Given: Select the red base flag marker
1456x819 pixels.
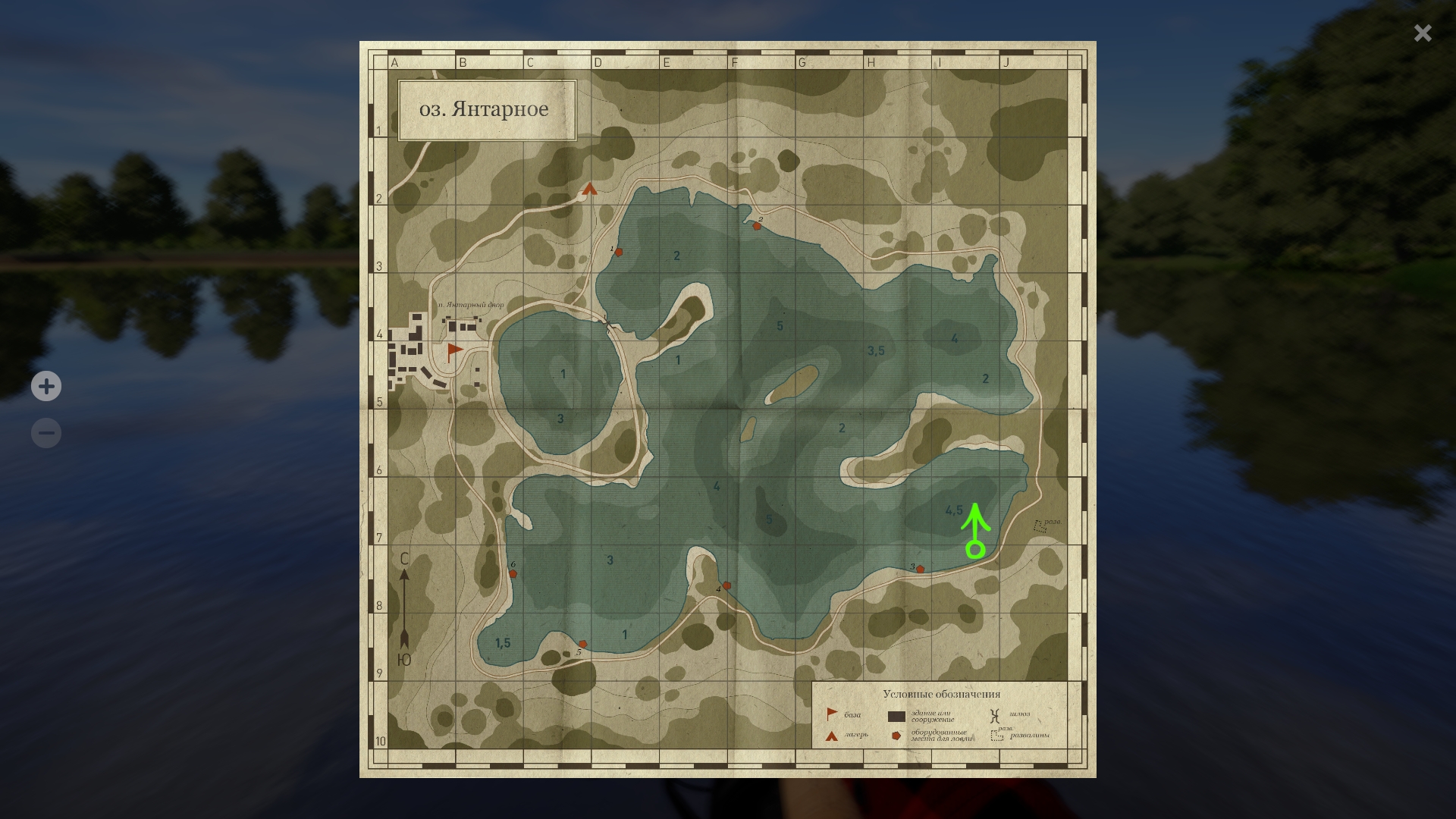Looking at the screenshot, I should coord(454,350).
